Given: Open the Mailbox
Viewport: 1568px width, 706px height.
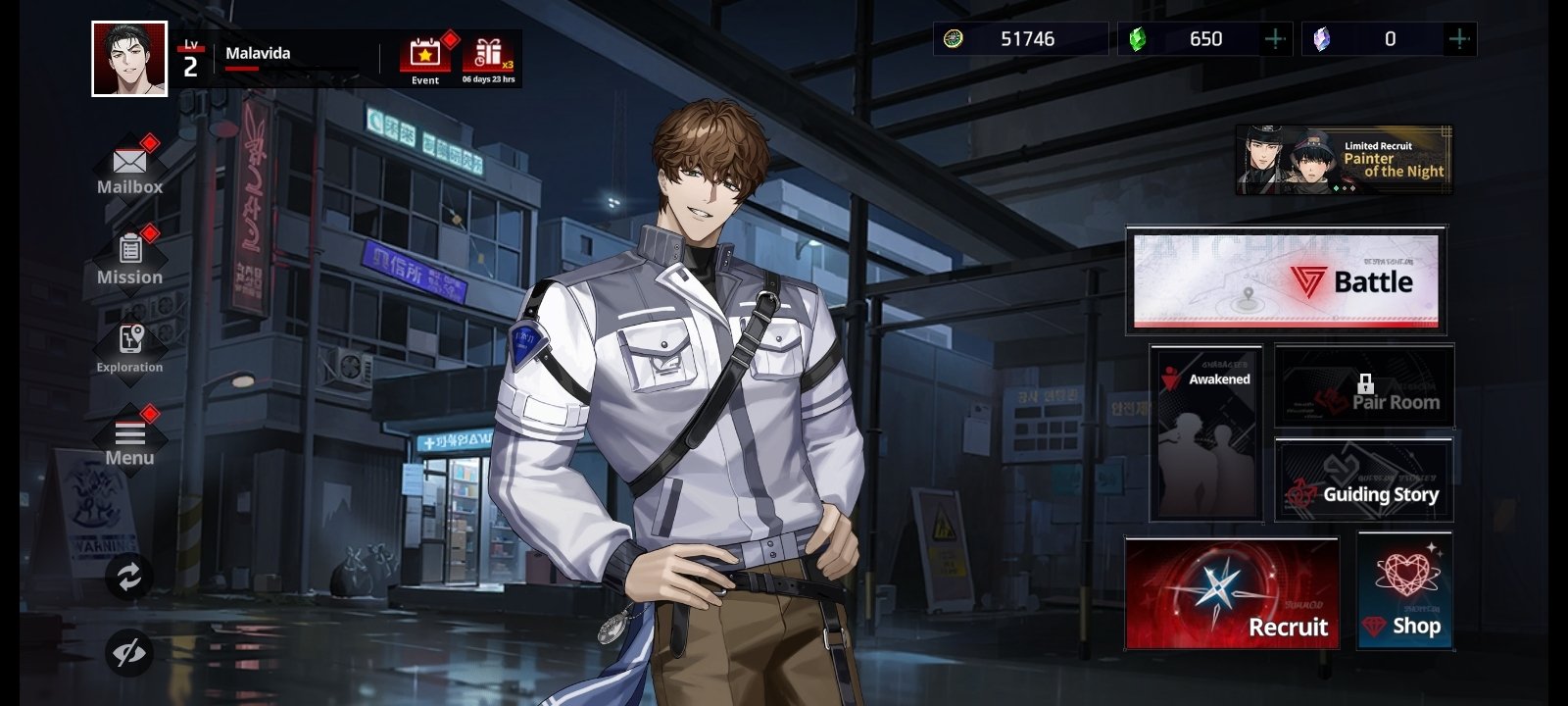Looking at the screenshot, I should (x=129, y=168).
